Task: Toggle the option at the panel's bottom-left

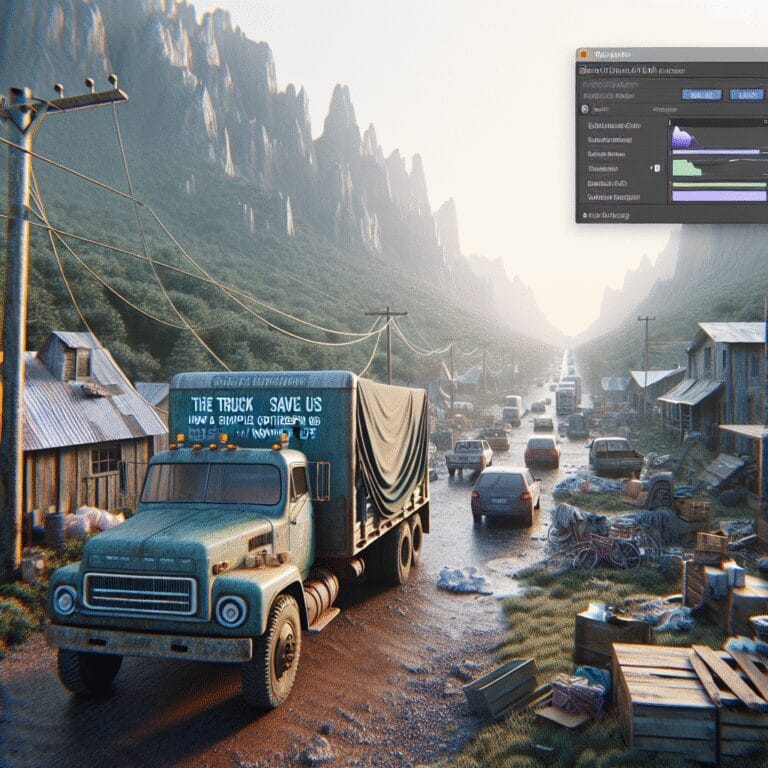Action: pyautogui.click(x=584, y=215)
